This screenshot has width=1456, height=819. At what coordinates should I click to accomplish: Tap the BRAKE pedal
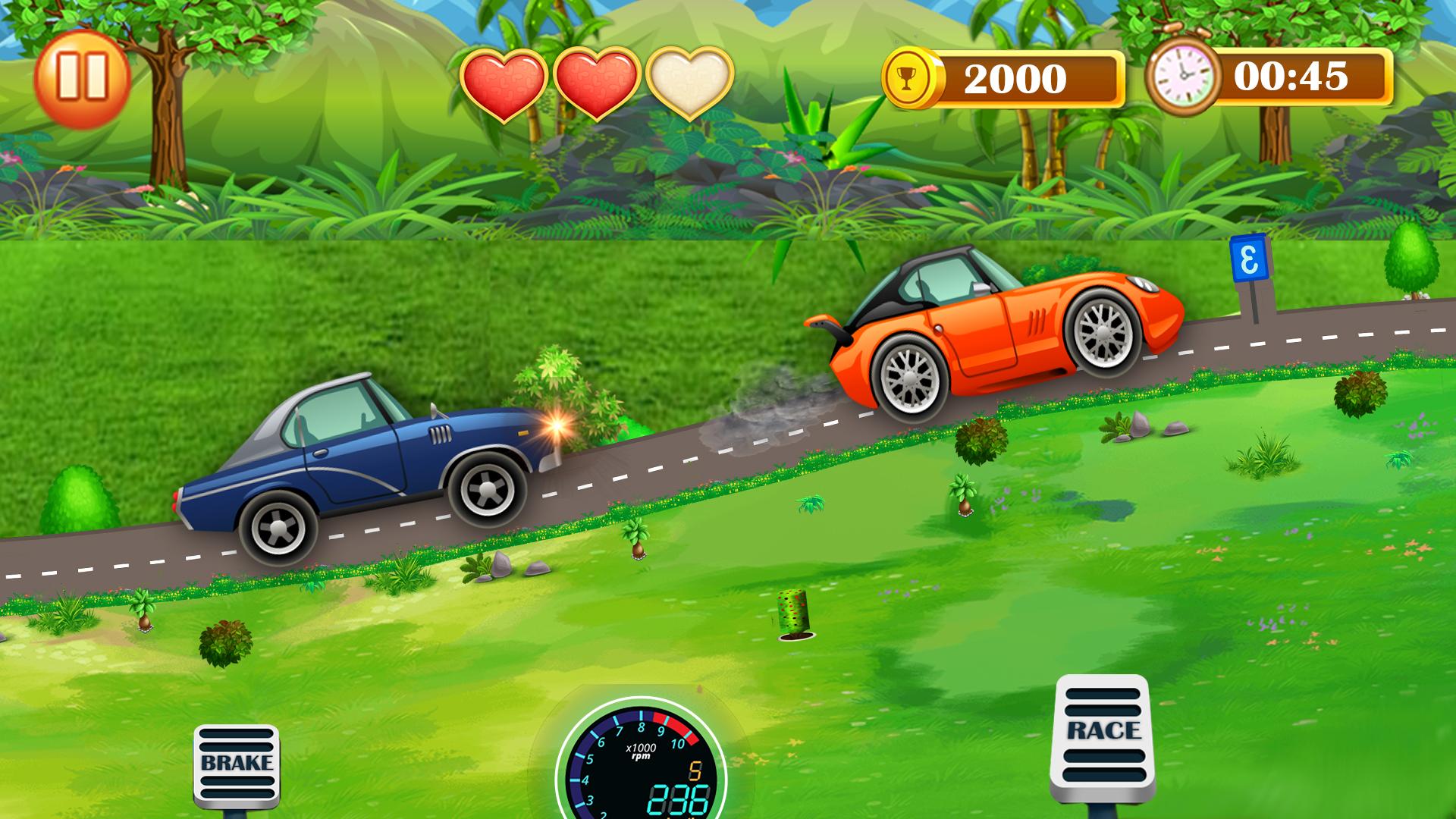pyautogui.click(x=237, y=766)
